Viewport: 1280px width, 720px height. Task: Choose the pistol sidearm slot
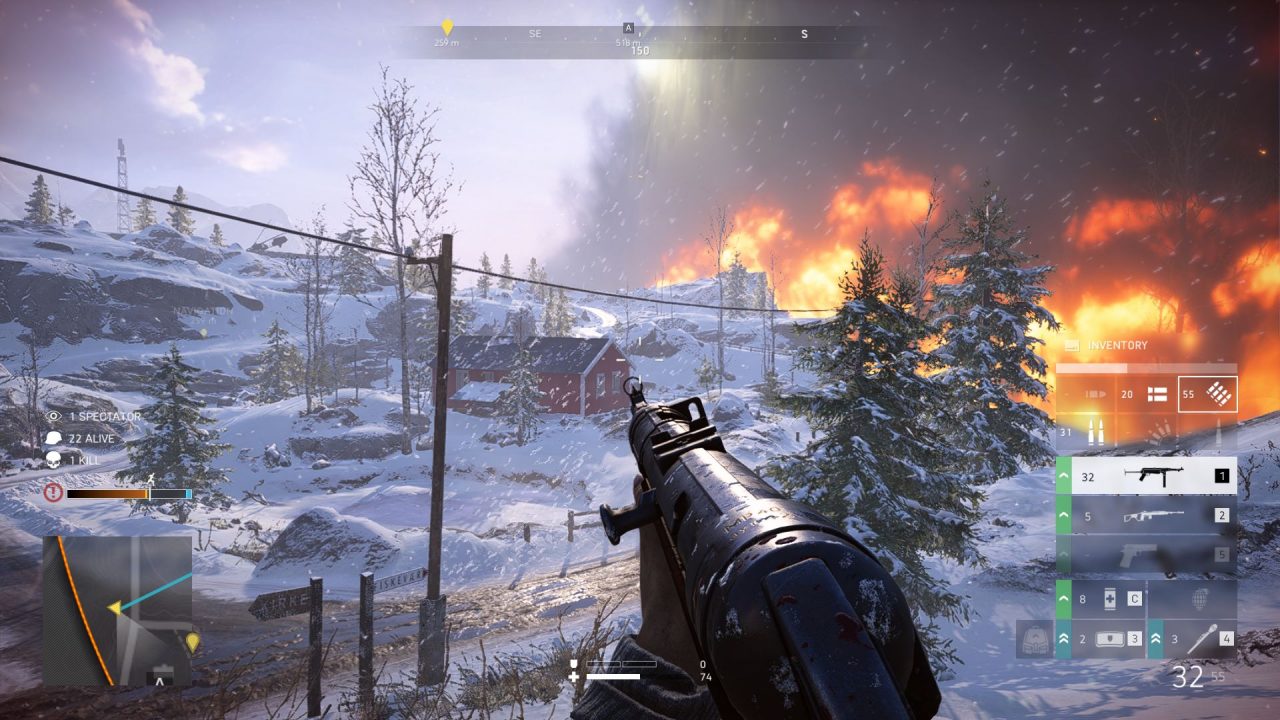[x=1146, y=554]
